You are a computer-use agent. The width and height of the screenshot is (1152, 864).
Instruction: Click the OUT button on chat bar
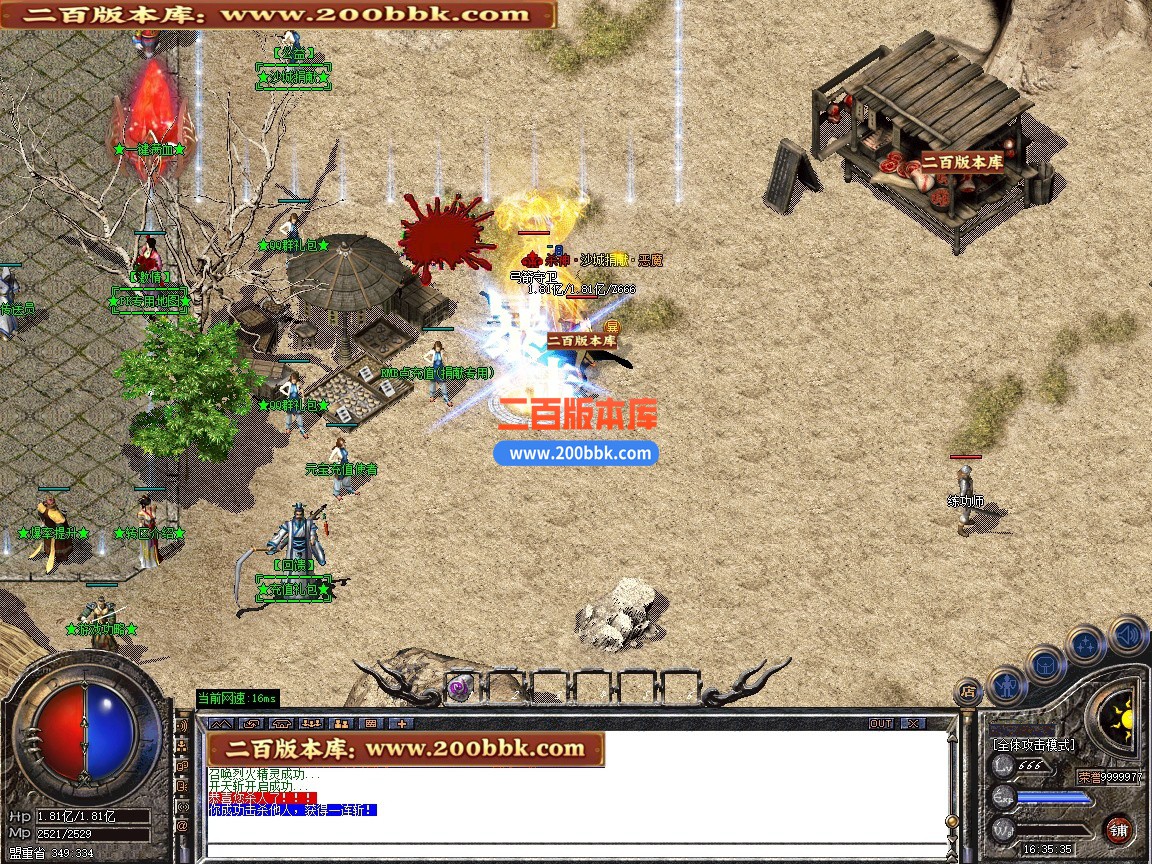click(x=881, y=723)
